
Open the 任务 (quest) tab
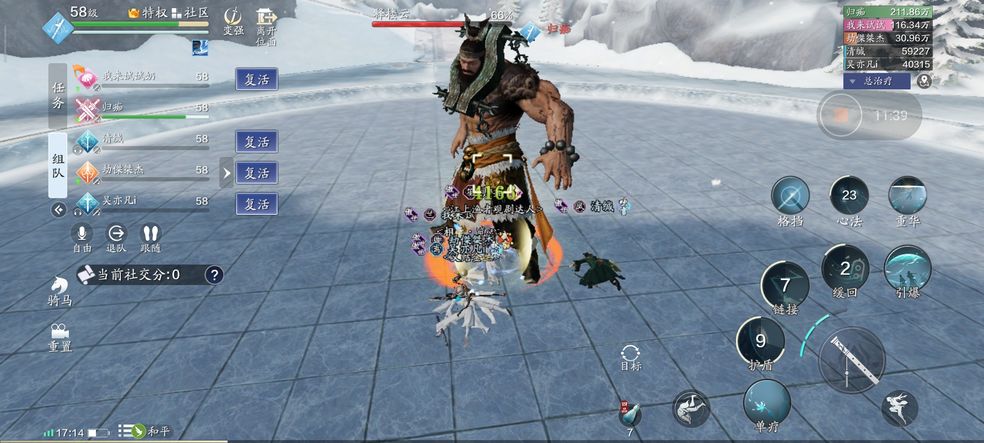coord(58,96)
